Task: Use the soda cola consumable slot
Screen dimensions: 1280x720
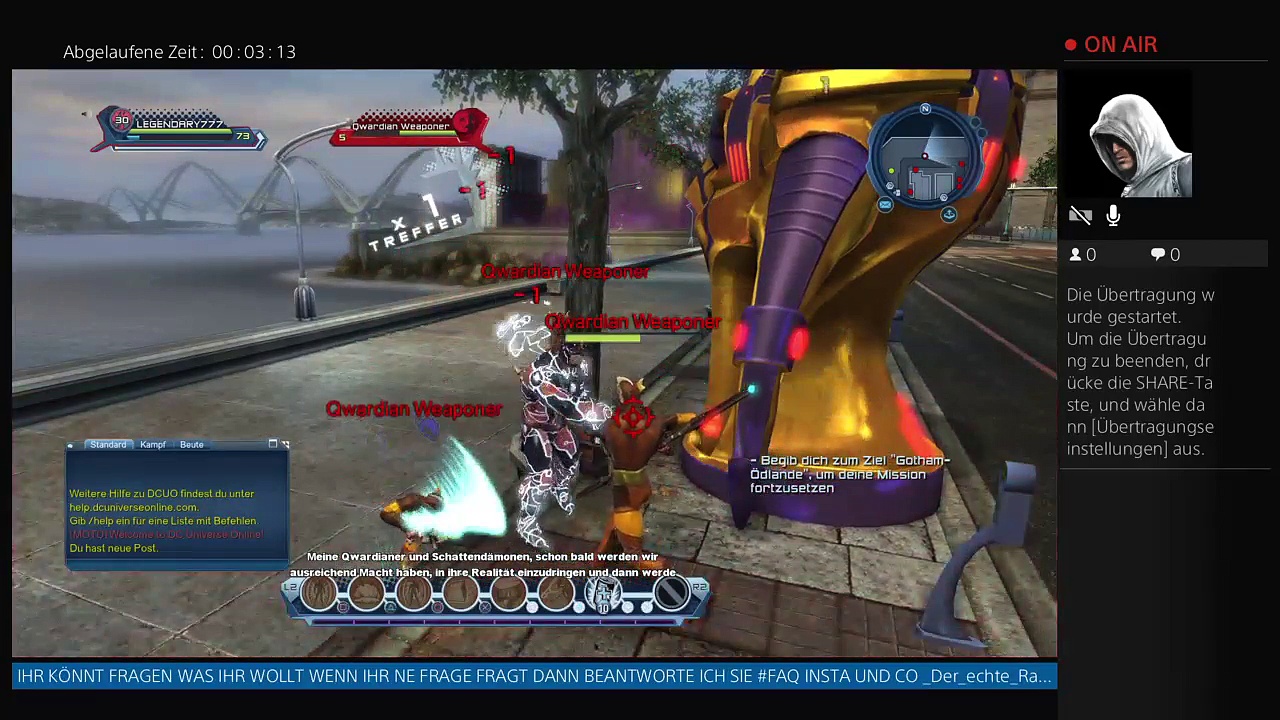Action: pos(603,594)
